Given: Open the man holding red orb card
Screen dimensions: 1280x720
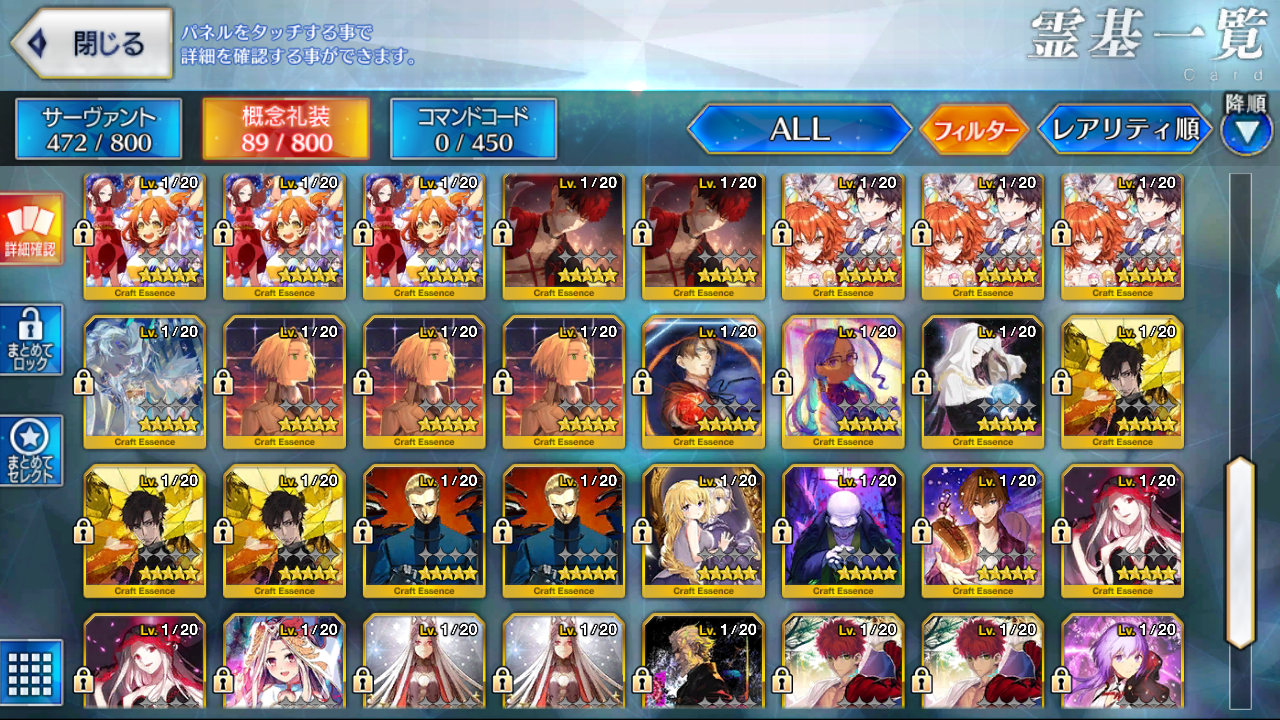Looking at the screenshot, I should [x=703, y=382].
